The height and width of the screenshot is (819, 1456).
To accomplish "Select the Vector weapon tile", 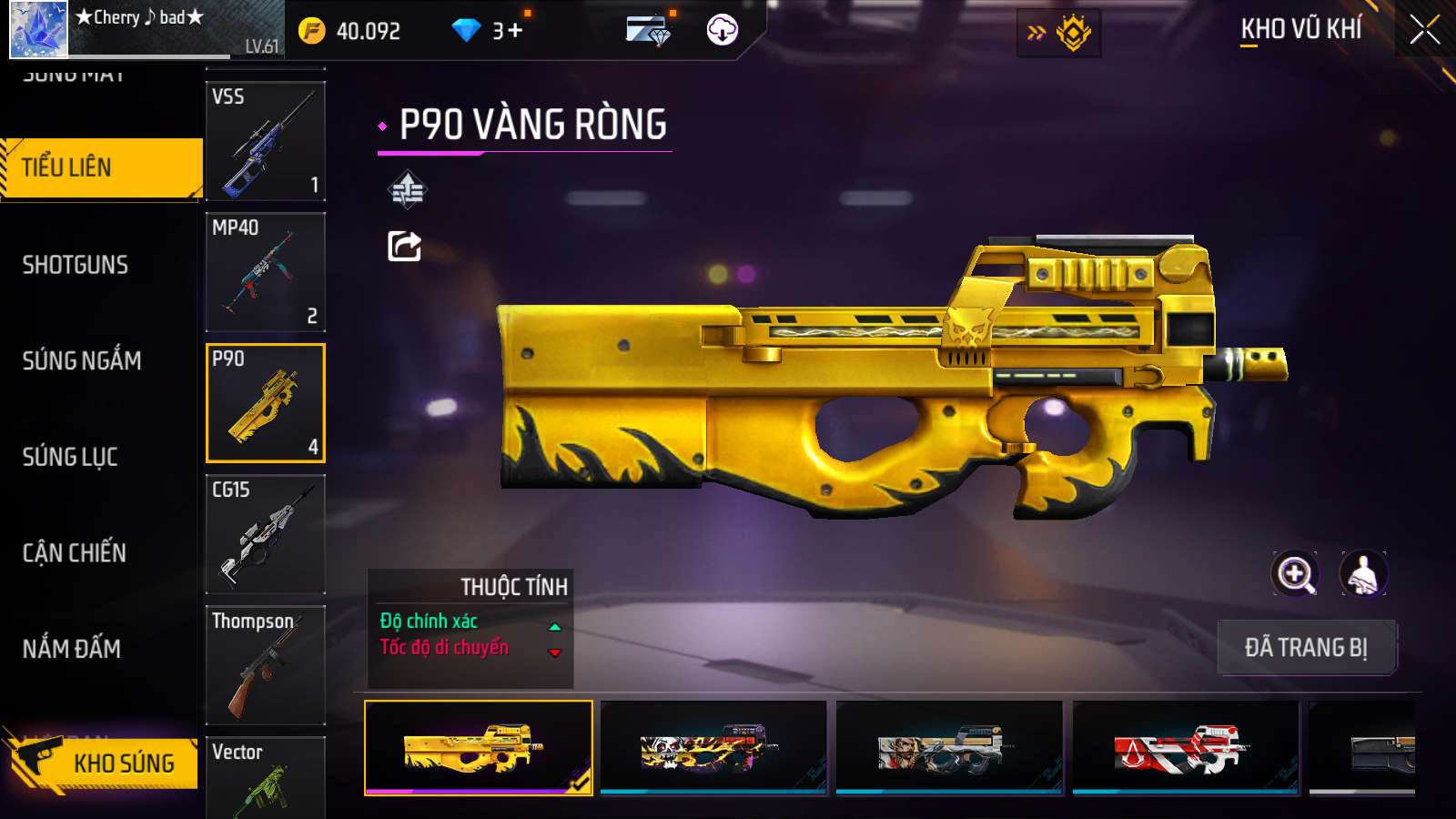I will 266,776.
